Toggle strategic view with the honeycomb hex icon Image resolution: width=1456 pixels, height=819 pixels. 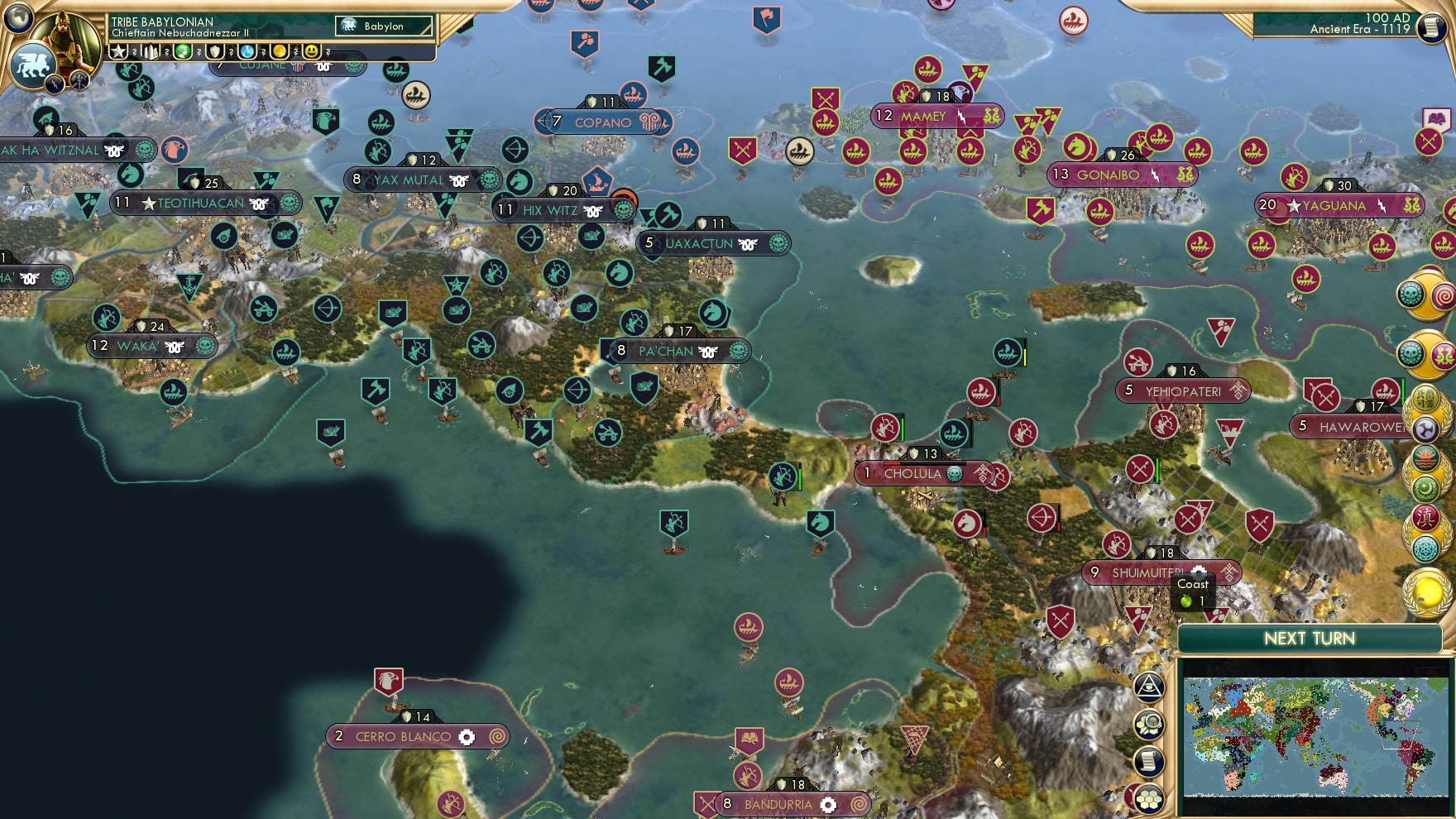(1150, 797)
